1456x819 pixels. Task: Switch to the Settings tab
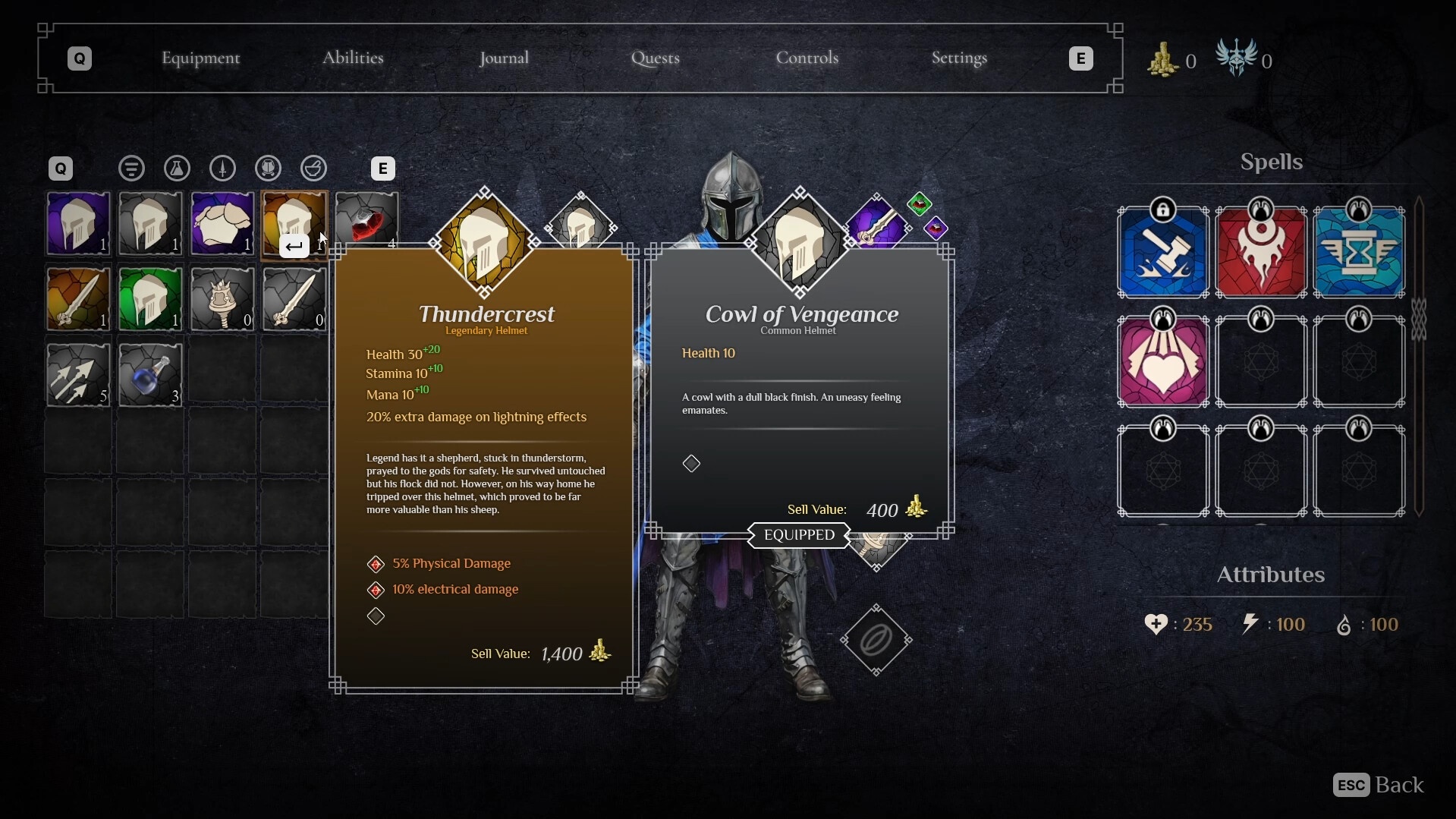(x=959, y=58)
